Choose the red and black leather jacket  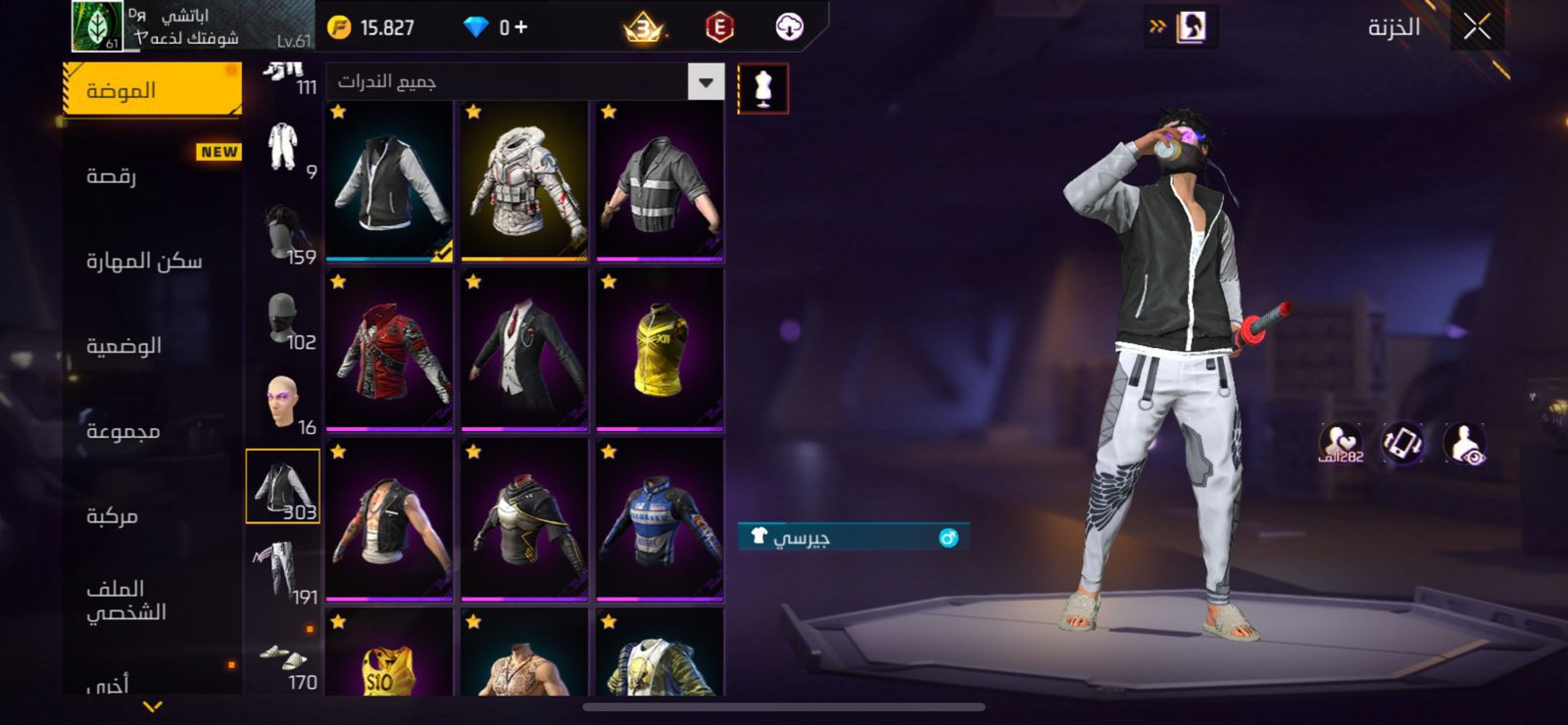tap(389, 351)
